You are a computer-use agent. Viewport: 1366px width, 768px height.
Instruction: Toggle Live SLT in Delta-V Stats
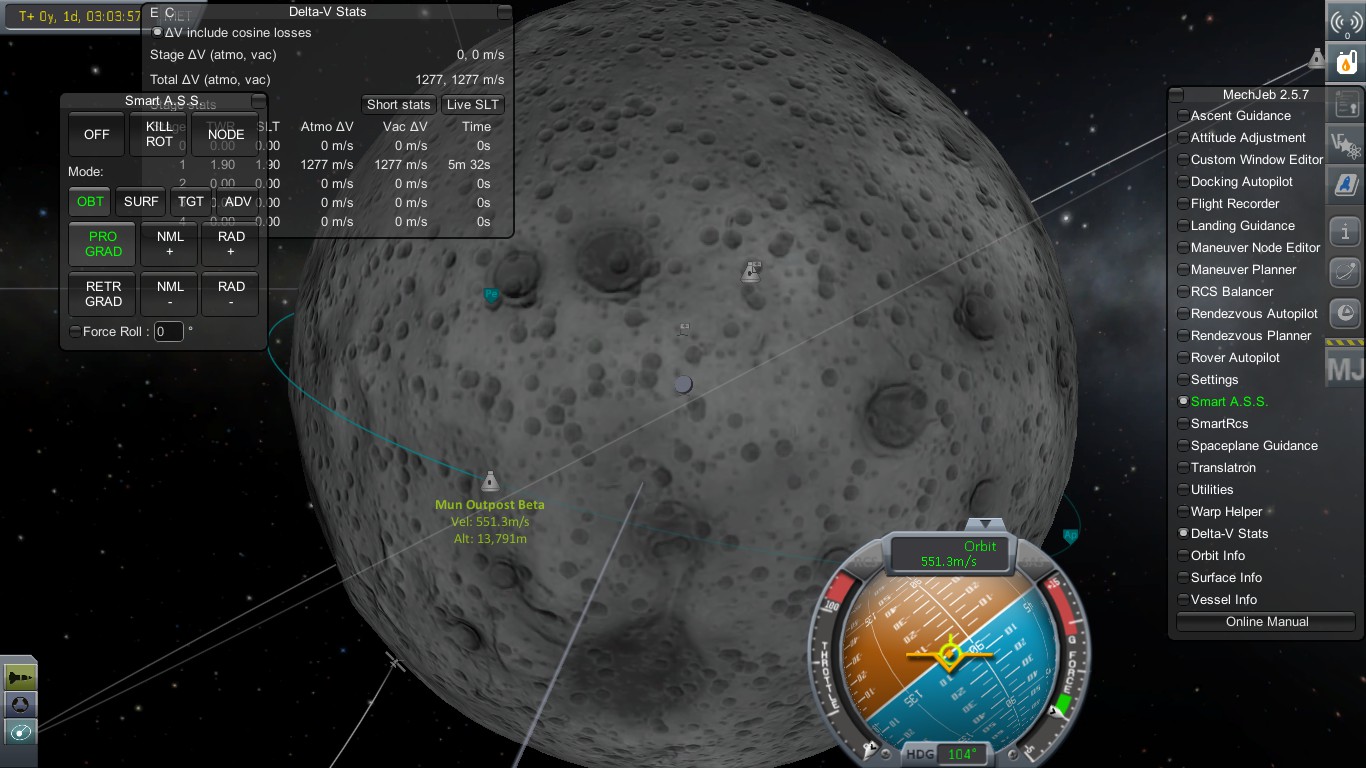pyautogui.click(x=473, y=105)
